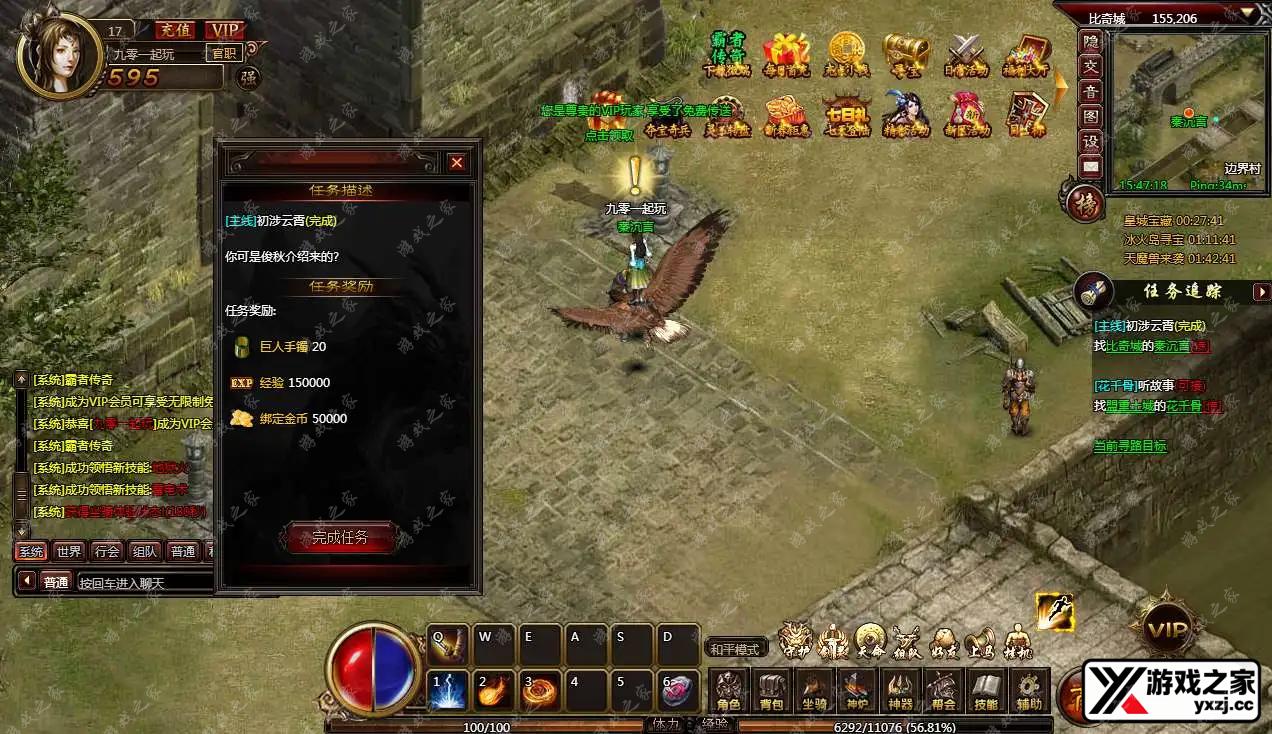Open the 角色 character panel
The height and width of the screenshot is (734, 1272).
(x=729, y=690)
